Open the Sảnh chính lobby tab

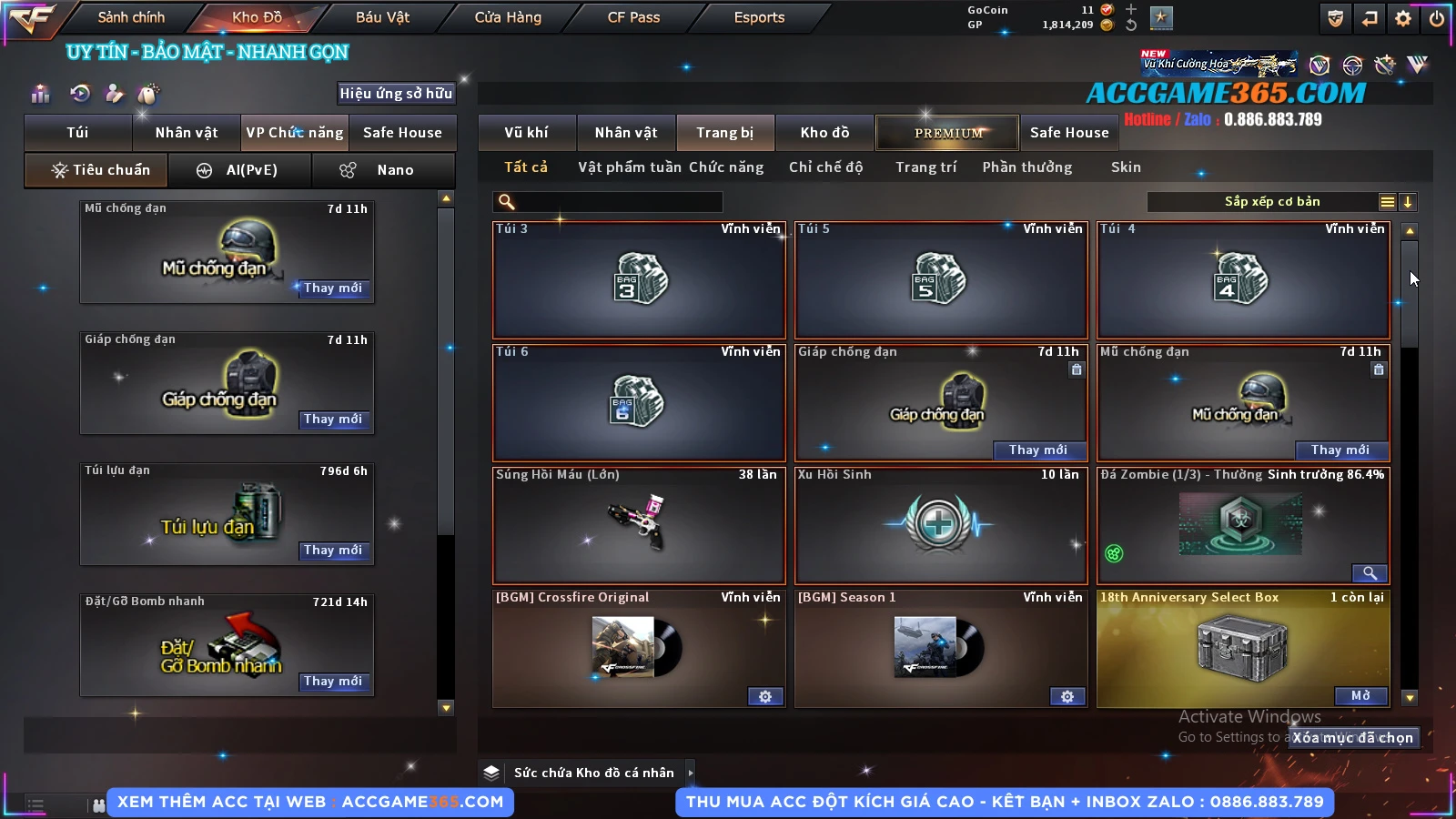click(x=131, y=17)
